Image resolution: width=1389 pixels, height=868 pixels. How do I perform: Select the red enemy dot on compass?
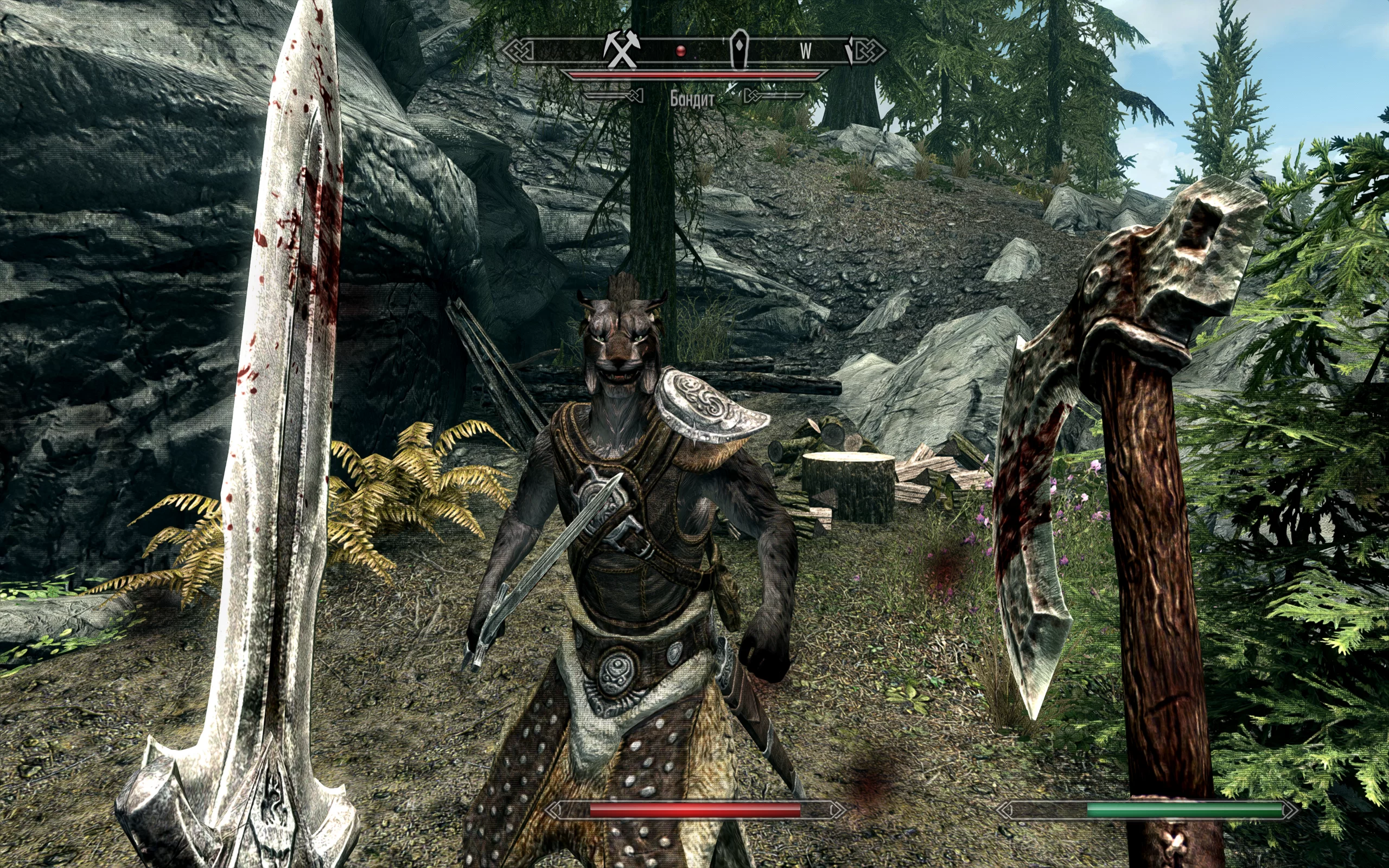click(x=681, y=52)
